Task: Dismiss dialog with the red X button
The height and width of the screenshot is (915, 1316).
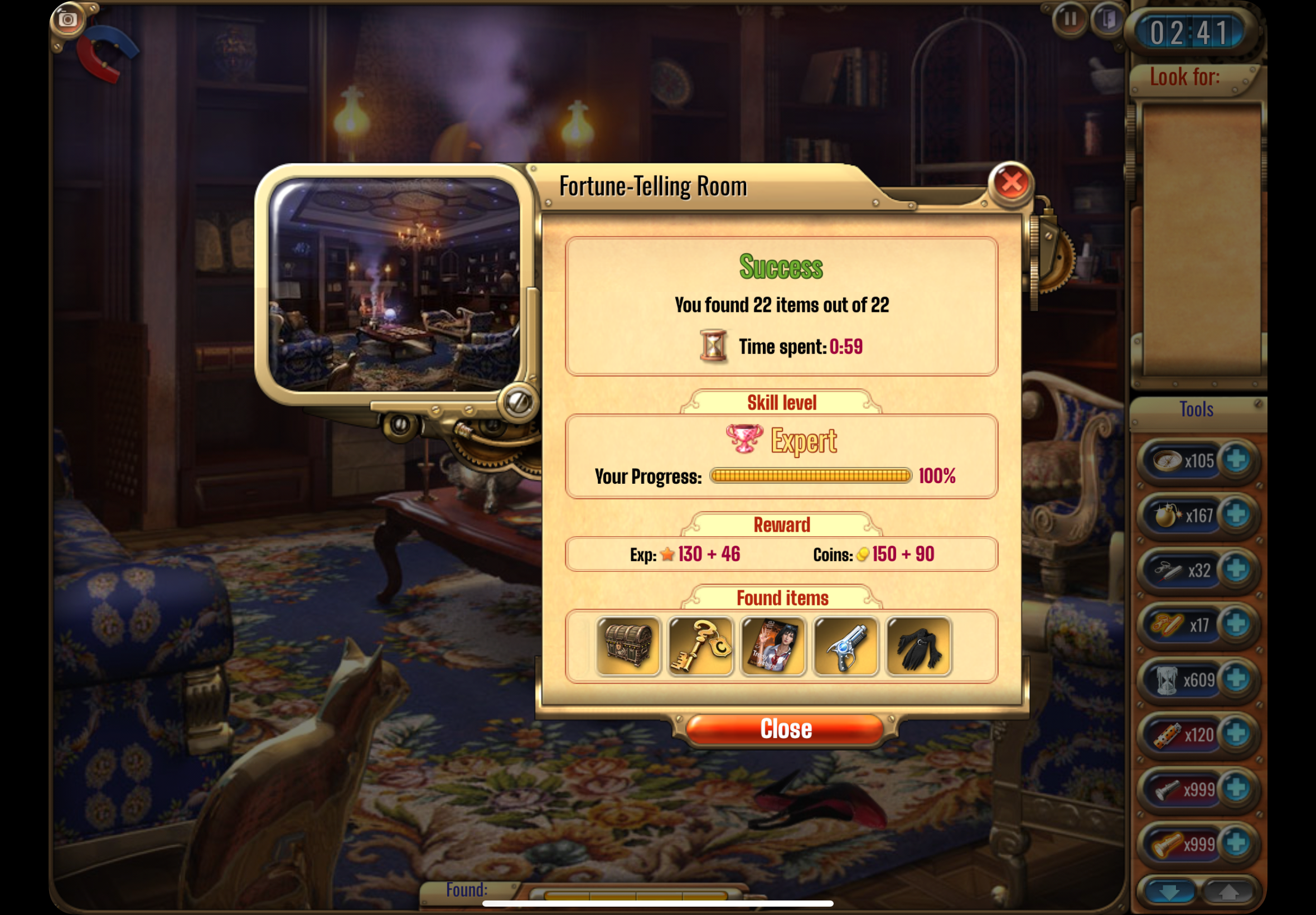Action: click(1010, 183)
